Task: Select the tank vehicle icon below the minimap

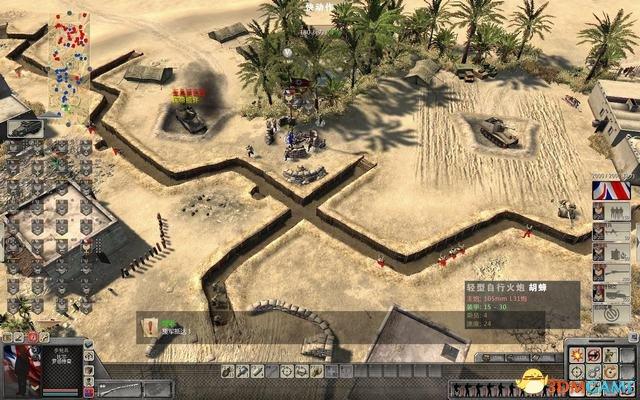Action: click(24, 126)
